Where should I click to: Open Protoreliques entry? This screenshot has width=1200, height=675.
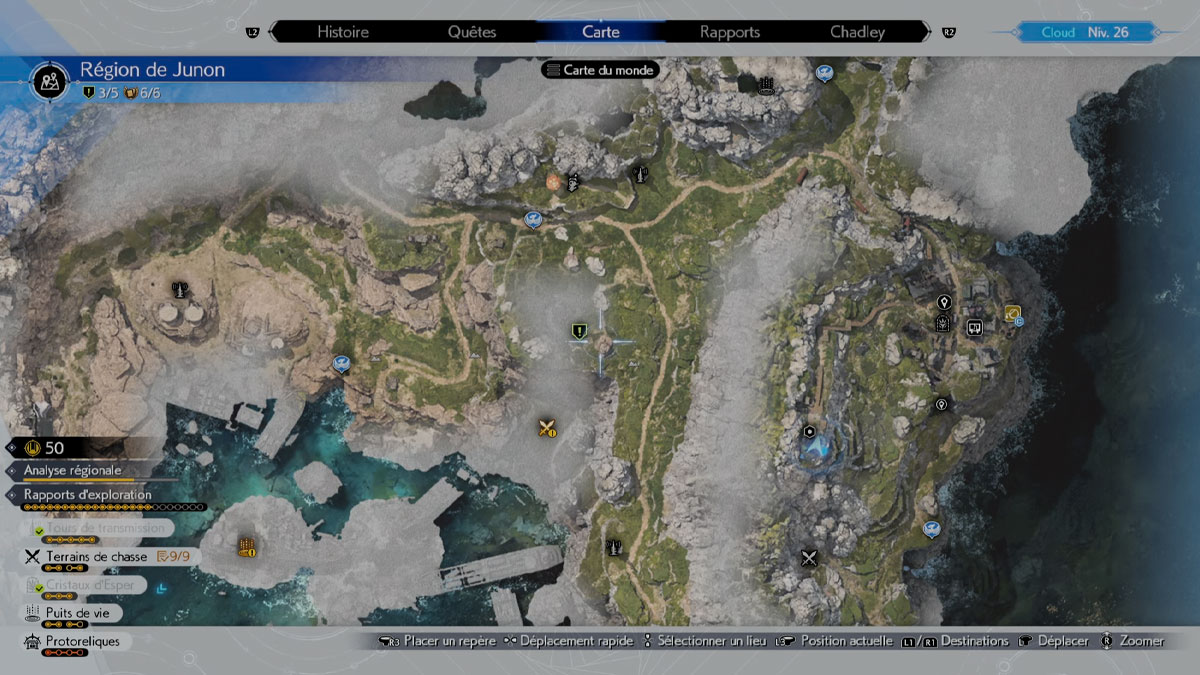82,641
